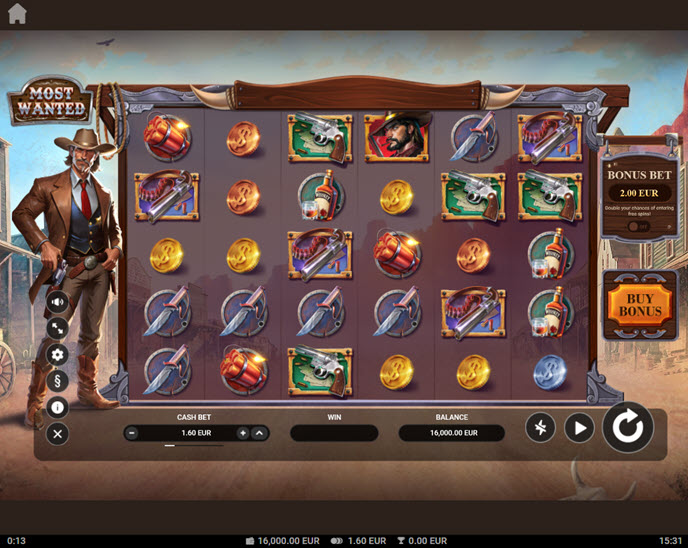Screen dimensions: 688x548
Task: Go to the lobby via the home icon
Action: click(x=17, y=13)
